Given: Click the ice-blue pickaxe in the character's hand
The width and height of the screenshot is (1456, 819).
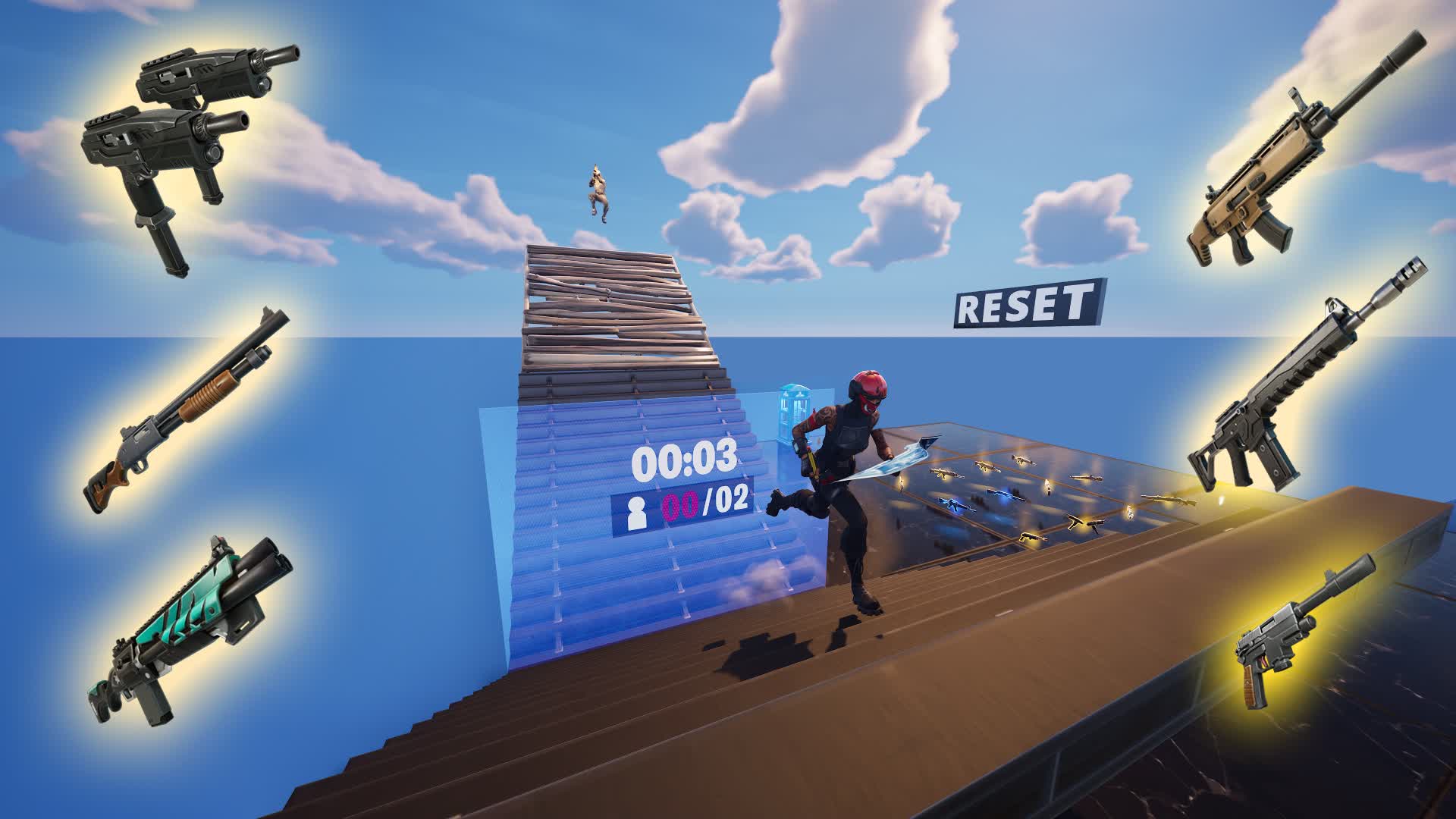Looking at the screenshot, I should coord(899,455).
